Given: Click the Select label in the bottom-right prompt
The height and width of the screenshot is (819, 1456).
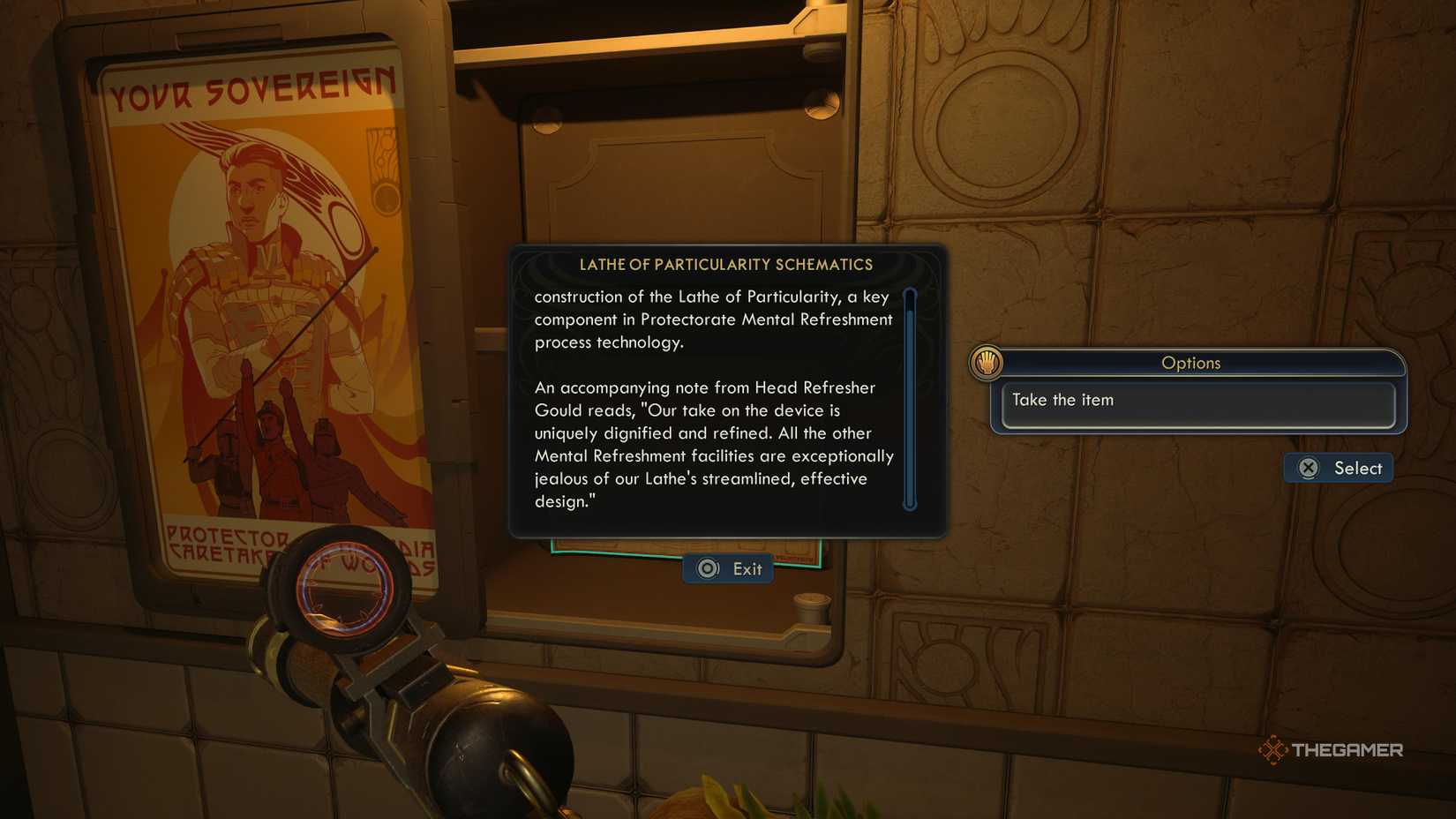Looking at the screenshot, I should 1357,468.
